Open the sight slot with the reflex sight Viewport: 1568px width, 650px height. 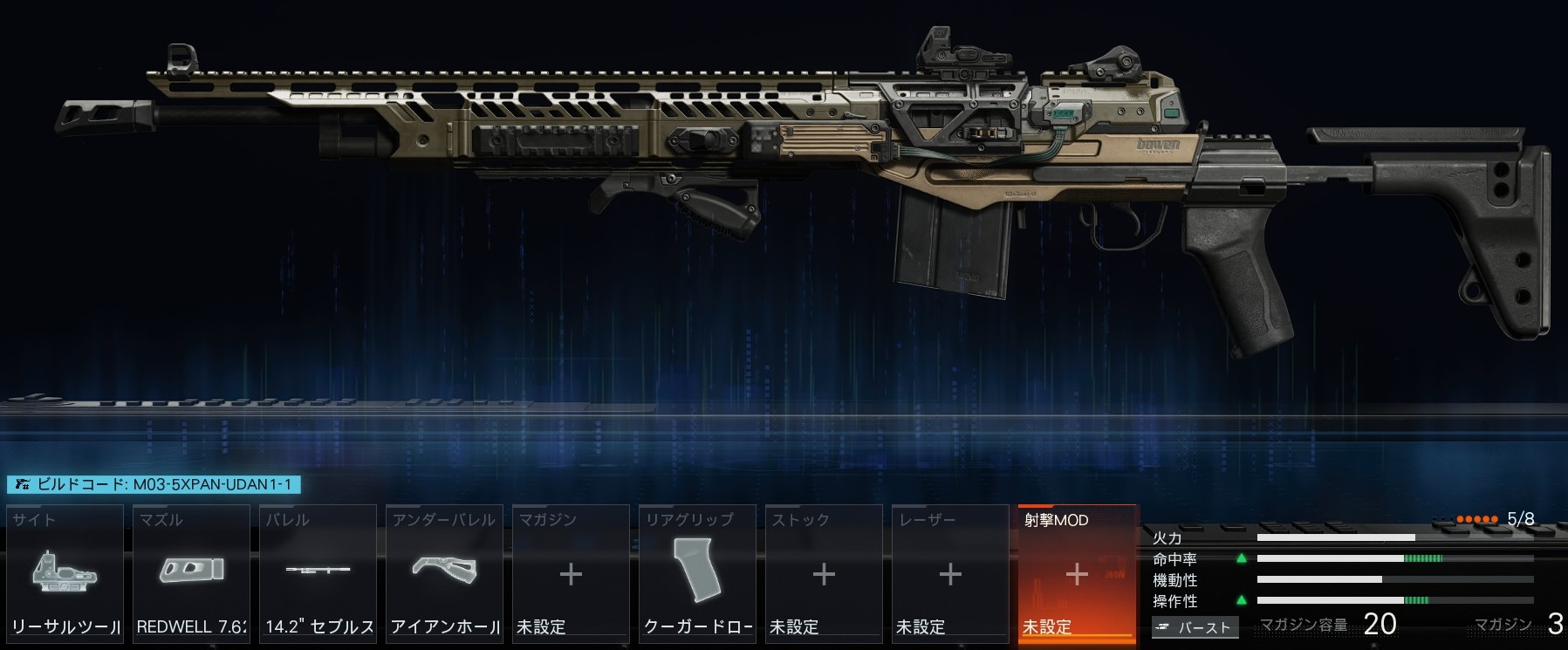click(65, 573)
